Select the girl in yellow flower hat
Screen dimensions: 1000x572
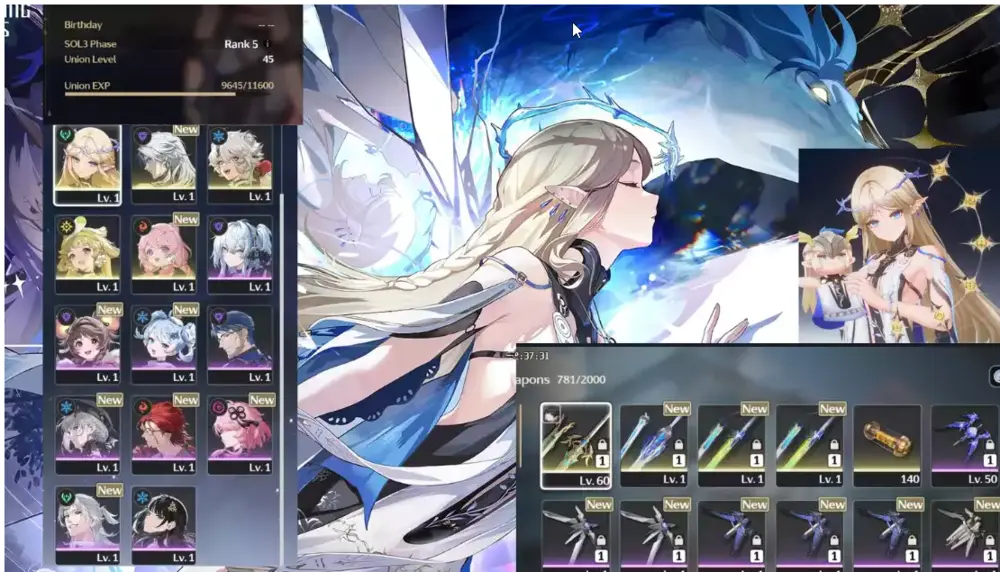[x=87, y=252]
